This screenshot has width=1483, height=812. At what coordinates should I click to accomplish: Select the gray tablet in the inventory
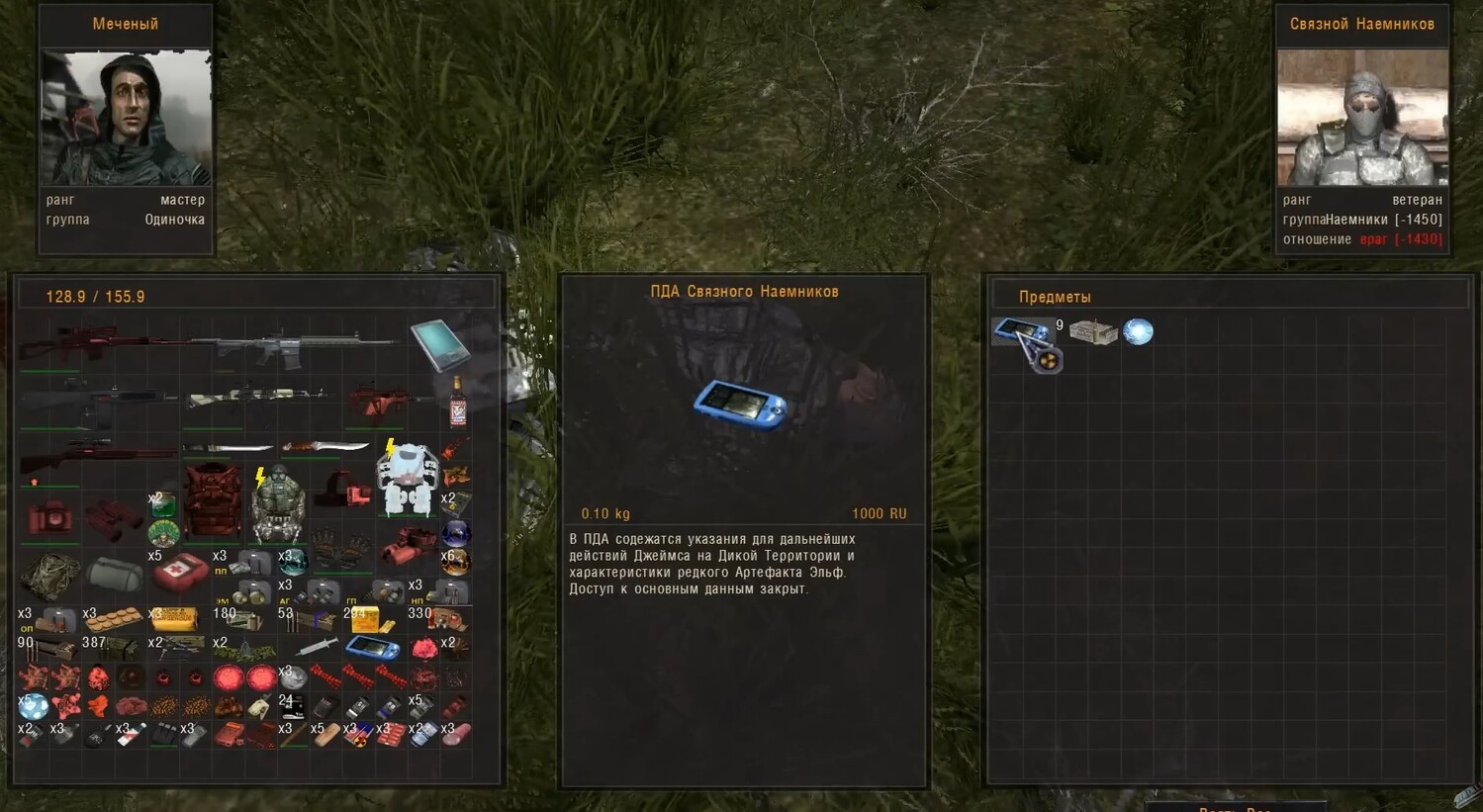pyautogui.click(x=438, y=344)
